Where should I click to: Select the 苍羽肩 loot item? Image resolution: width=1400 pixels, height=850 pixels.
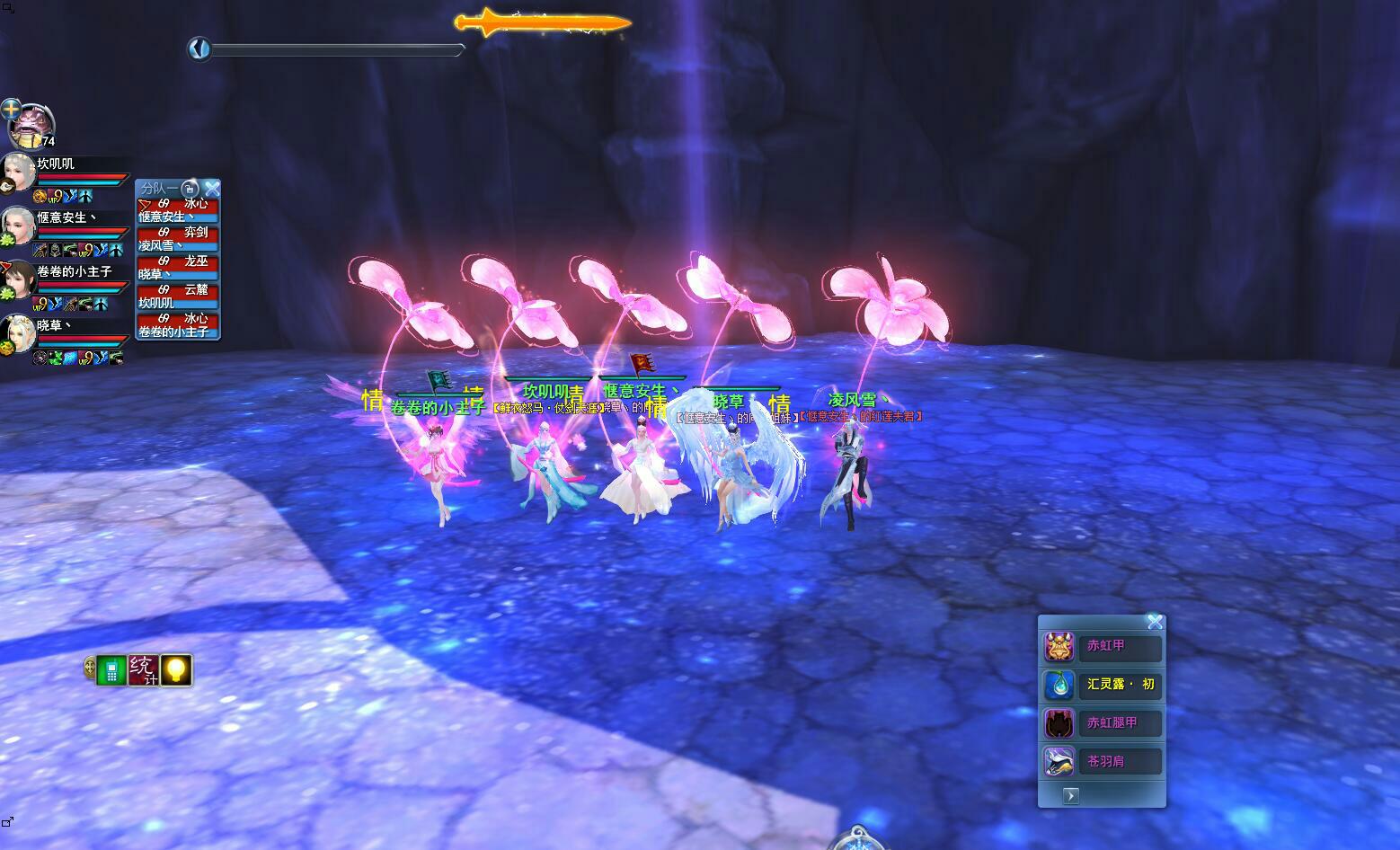click(x=1103, y=762)
